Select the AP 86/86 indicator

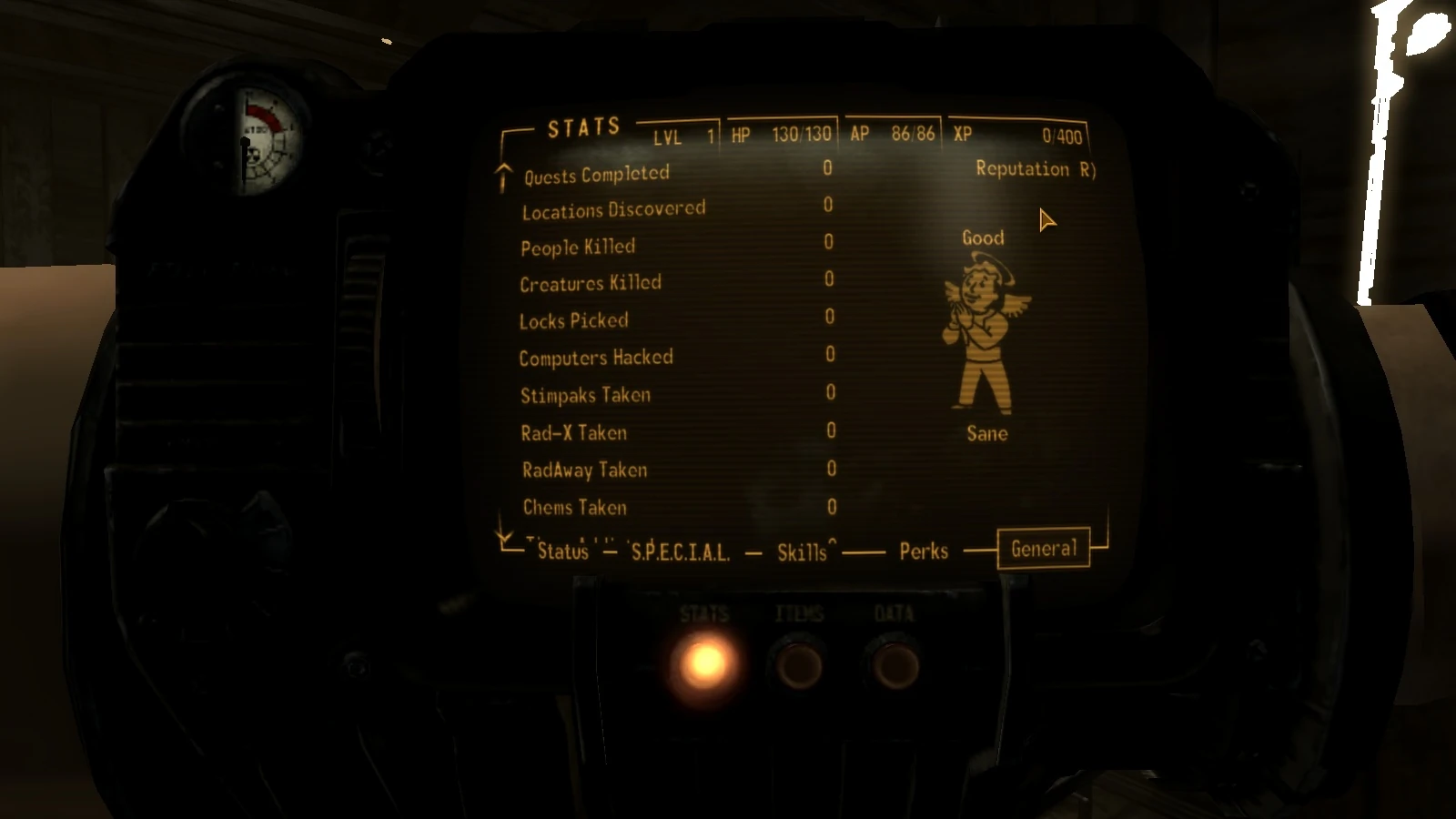(x=891, y=133)
